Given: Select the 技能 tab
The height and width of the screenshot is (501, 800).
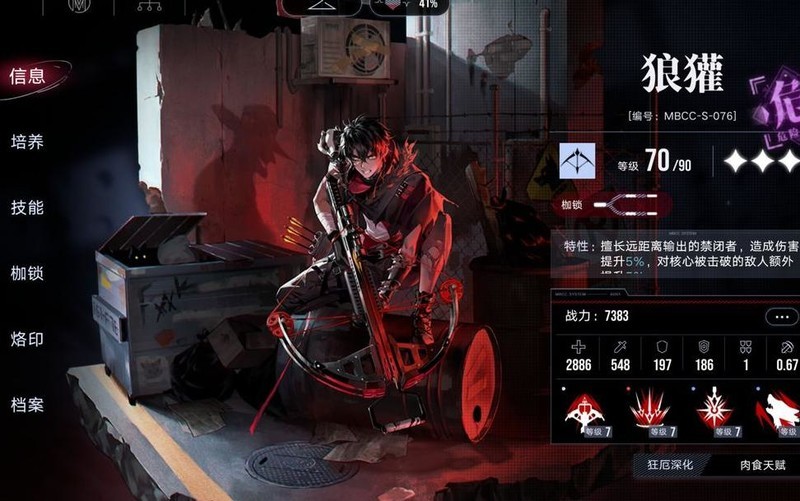Looking at the screenshot, I should [x=27, y=208].
